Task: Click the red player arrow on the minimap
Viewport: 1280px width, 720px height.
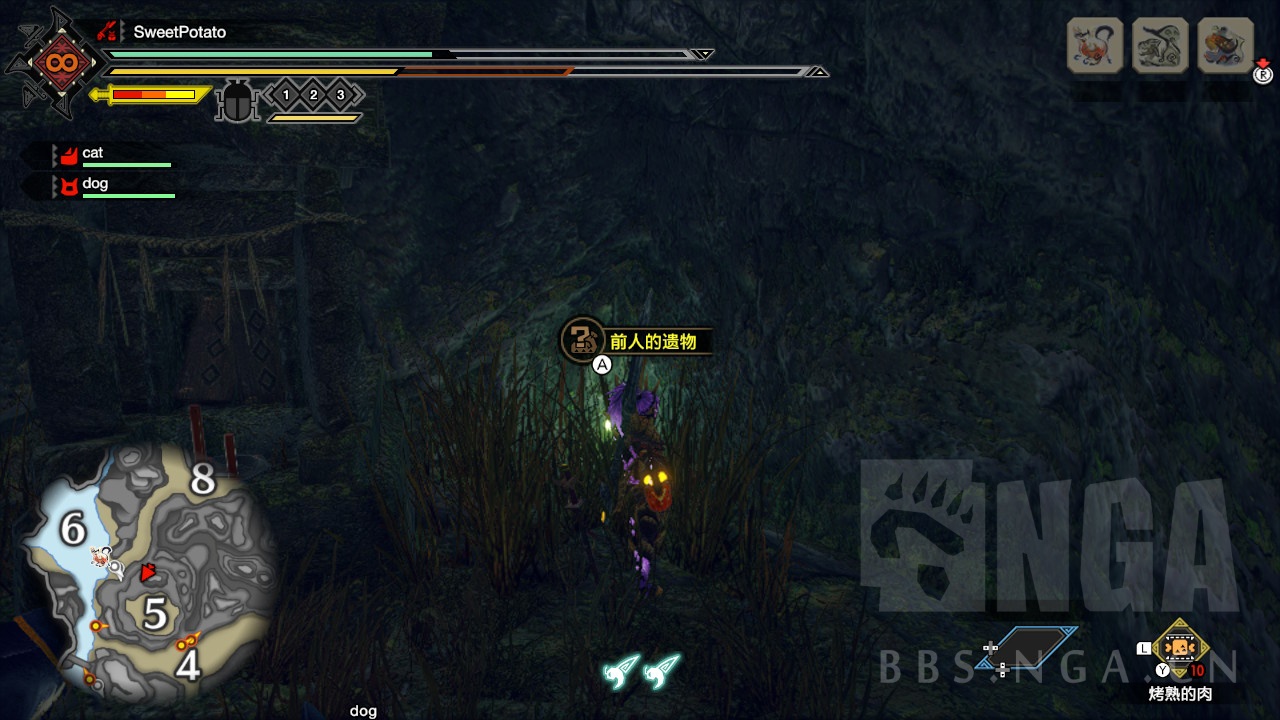Action: (149, 573)
